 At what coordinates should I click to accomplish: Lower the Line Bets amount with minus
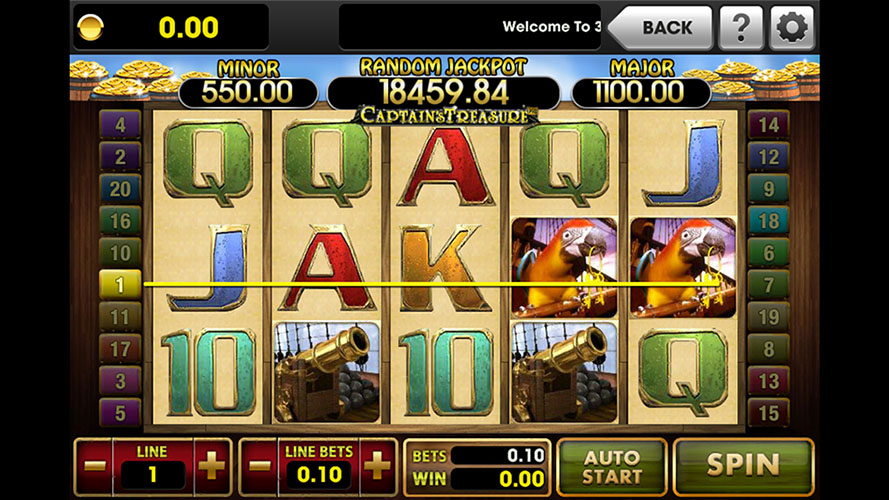[x=261, y=466]
